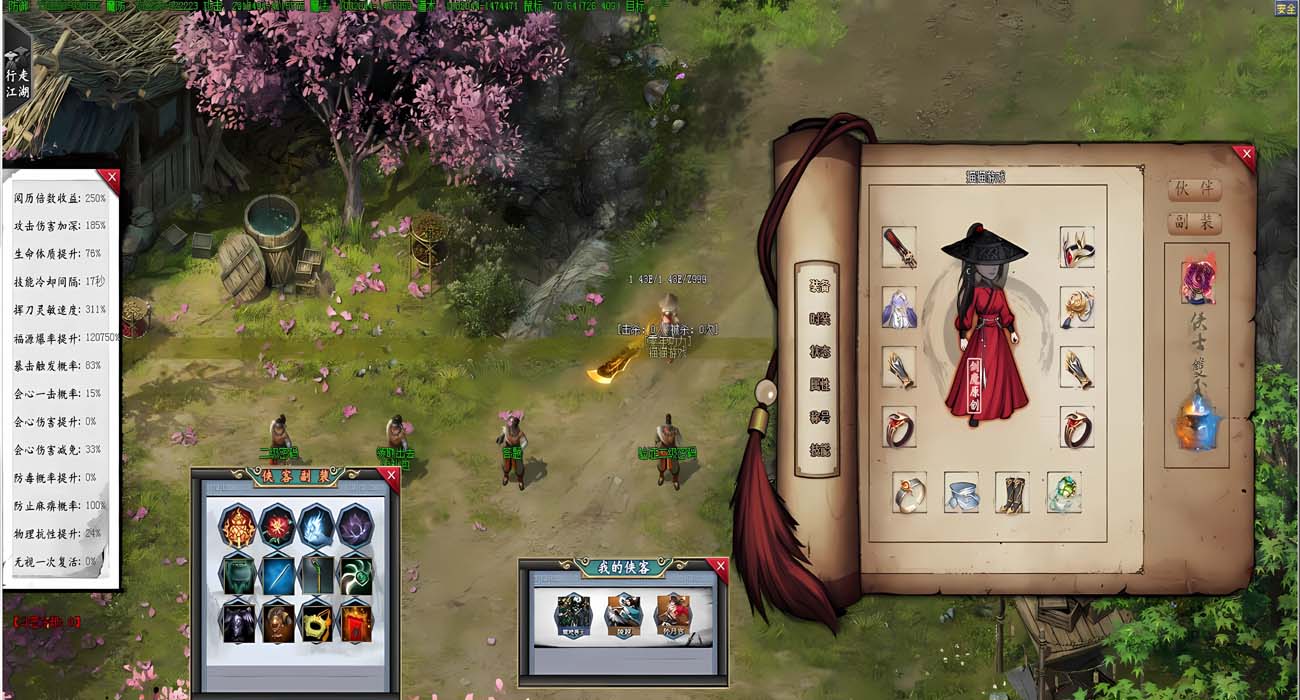Switch to the 状态 status tab
The image size is (1300, 700).
click(x=819, y=352)
